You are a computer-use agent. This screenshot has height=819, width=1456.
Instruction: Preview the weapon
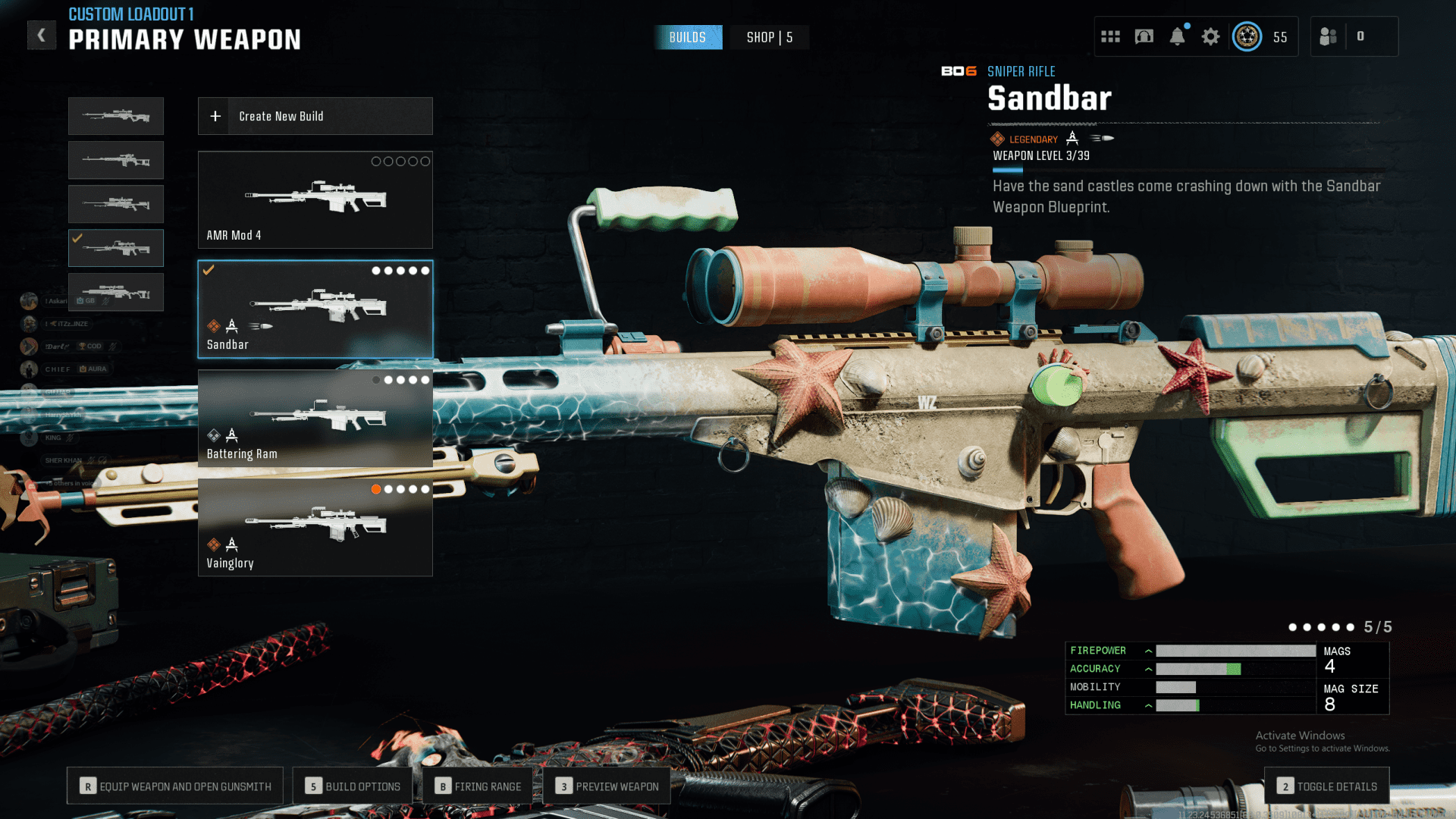[x=607, y=786]
